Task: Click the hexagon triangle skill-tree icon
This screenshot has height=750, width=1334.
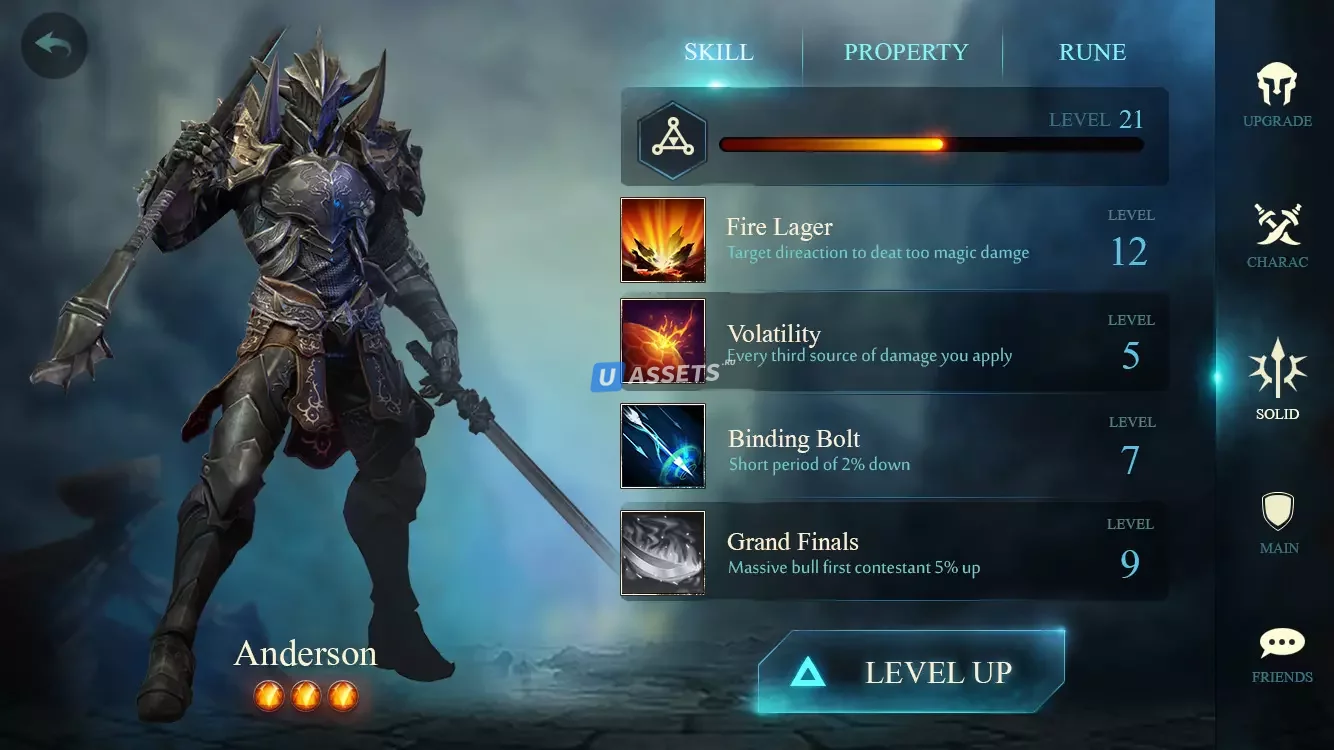Action: point(672,141)
